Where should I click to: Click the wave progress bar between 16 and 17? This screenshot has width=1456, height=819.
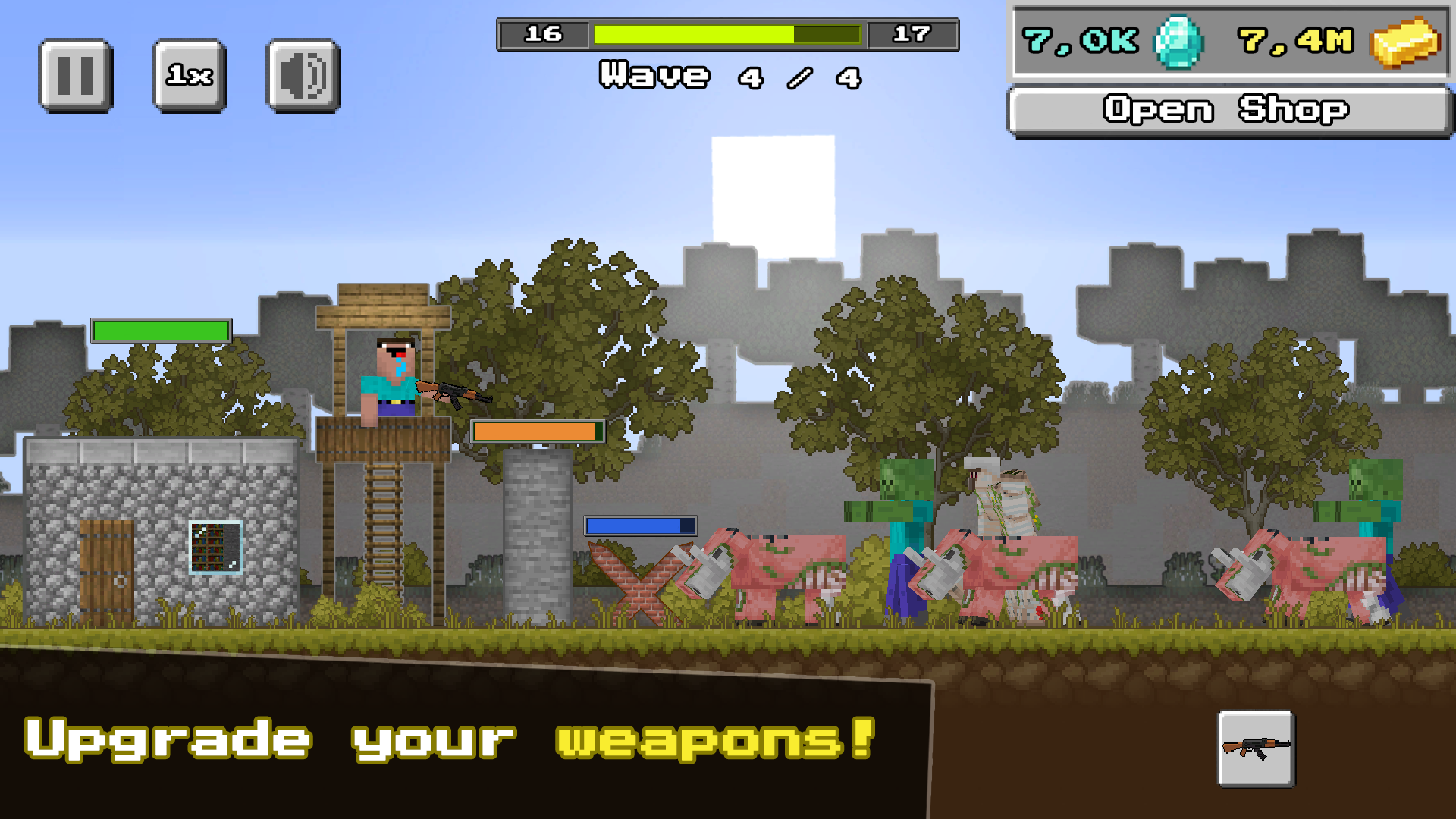point(728,34)
